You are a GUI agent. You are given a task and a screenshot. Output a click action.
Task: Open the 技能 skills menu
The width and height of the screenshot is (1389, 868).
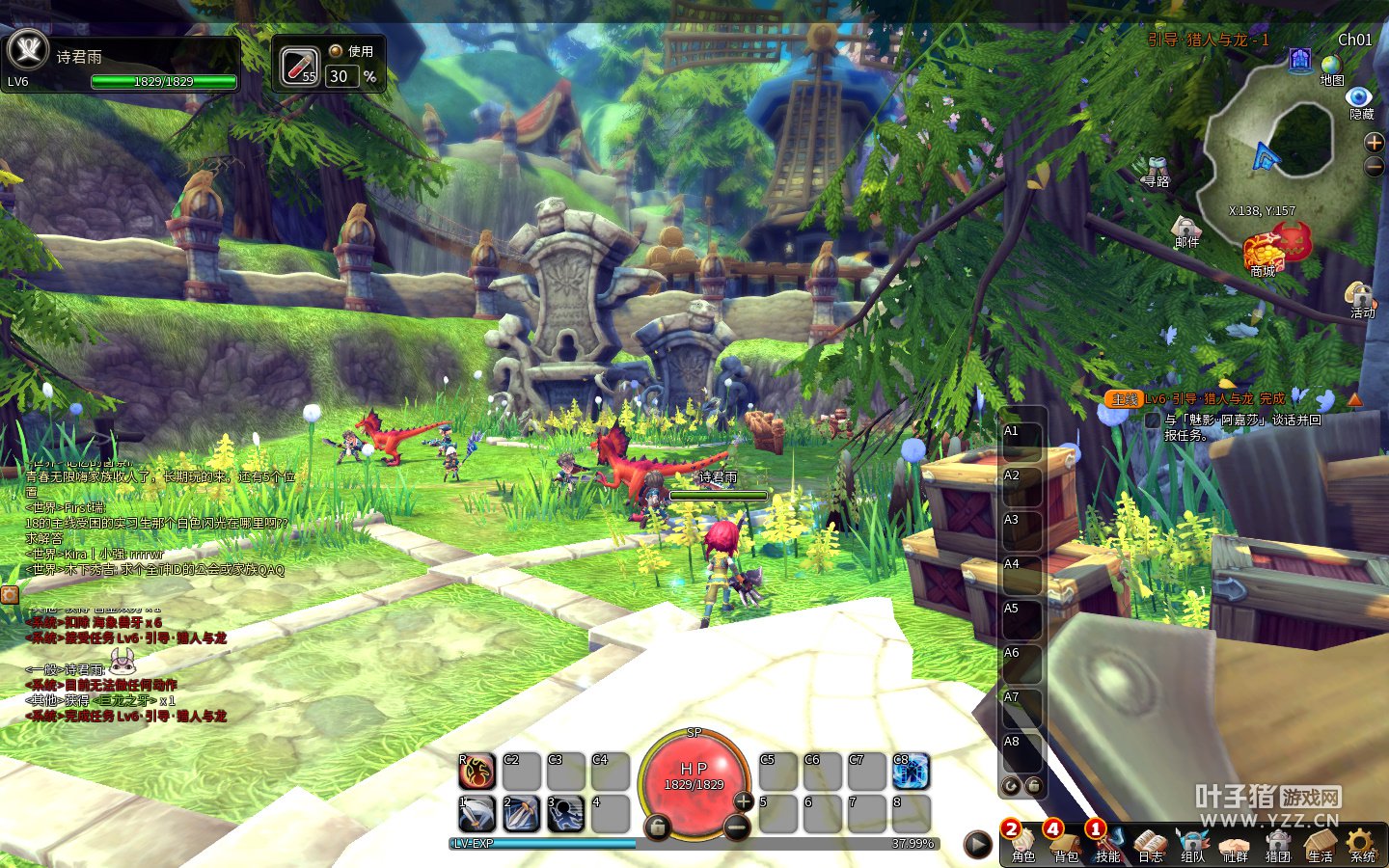[x=1108, y=844]
